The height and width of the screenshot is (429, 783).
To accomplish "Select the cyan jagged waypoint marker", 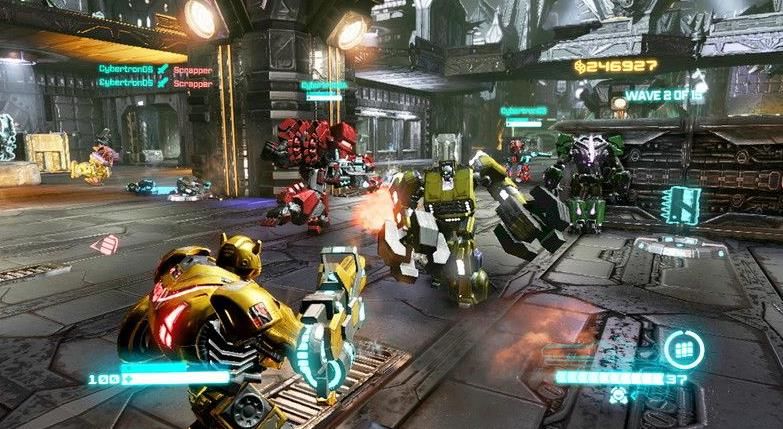I will tap(685, 205).
